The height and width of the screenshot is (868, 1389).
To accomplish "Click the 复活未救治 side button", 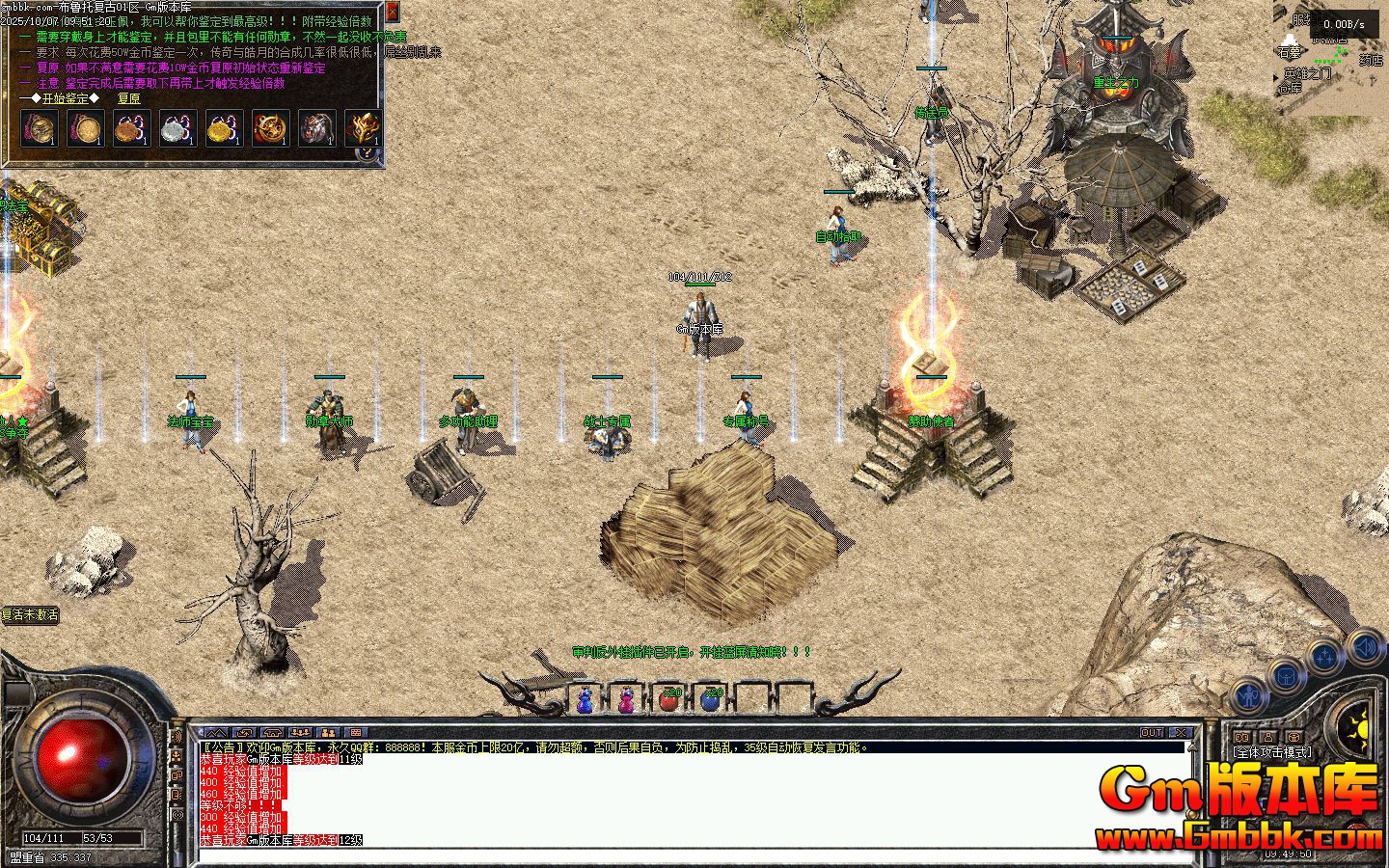I will tap(30, 614).
